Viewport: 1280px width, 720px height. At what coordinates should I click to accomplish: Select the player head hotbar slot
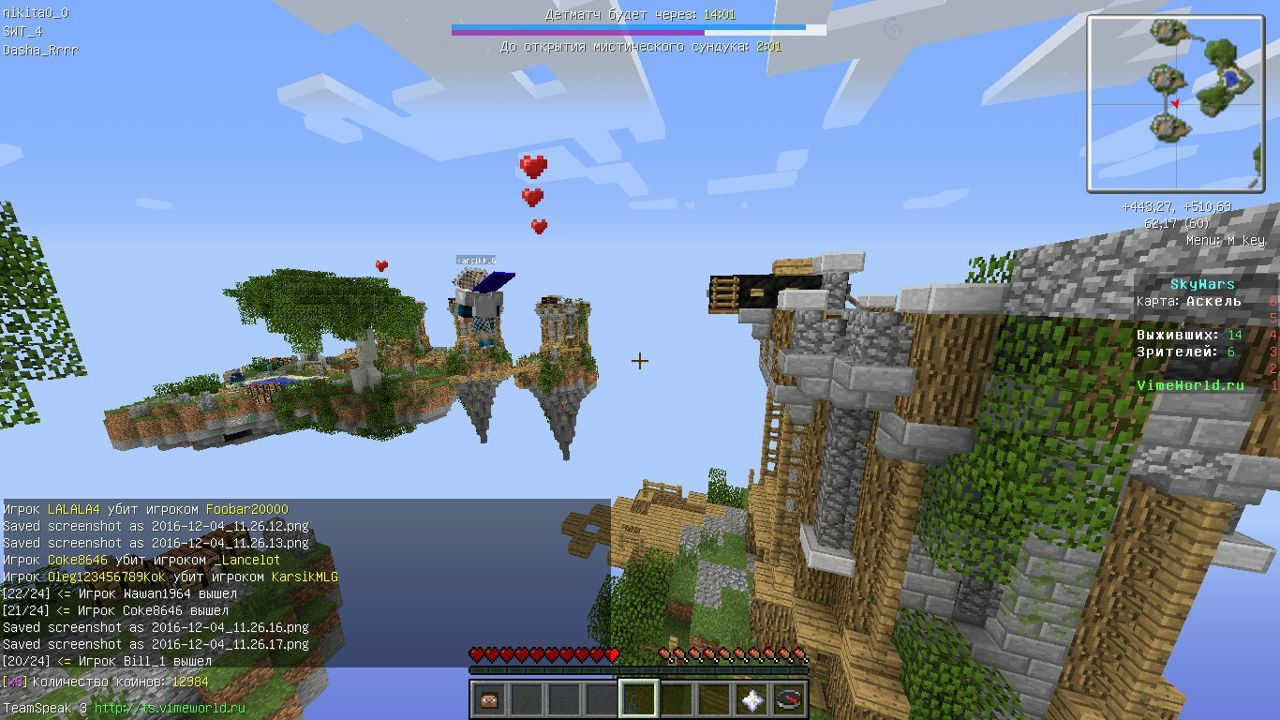(x=489, y=698)
